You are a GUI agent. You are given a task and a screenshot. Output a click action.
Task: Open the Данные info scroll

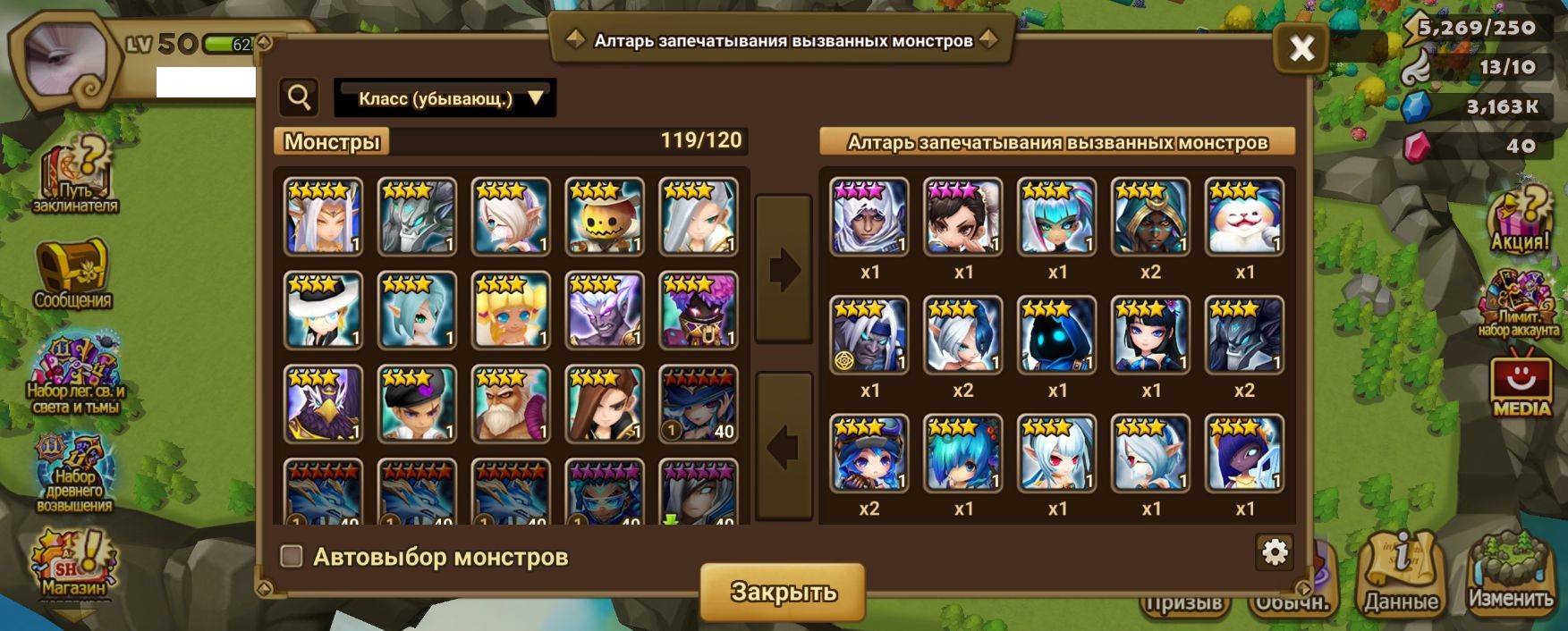1401,574
